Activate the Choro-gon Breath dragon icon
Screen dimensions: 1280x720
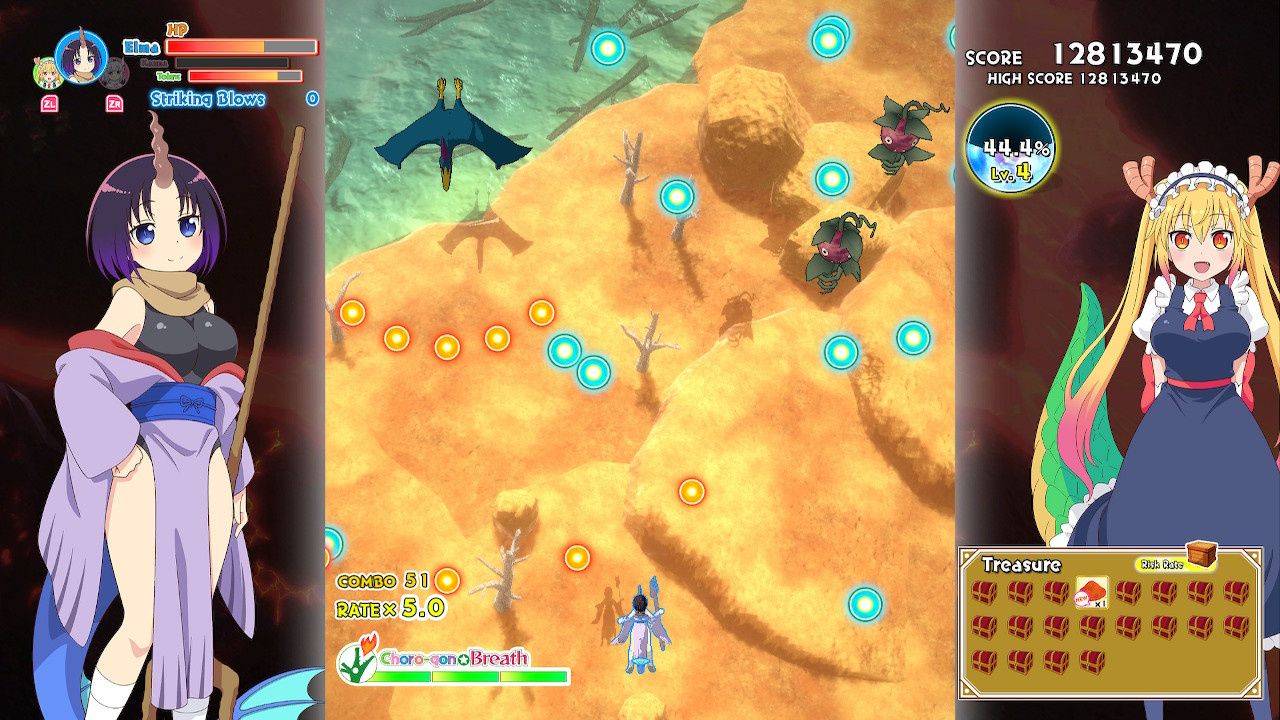tap(355, 659)
